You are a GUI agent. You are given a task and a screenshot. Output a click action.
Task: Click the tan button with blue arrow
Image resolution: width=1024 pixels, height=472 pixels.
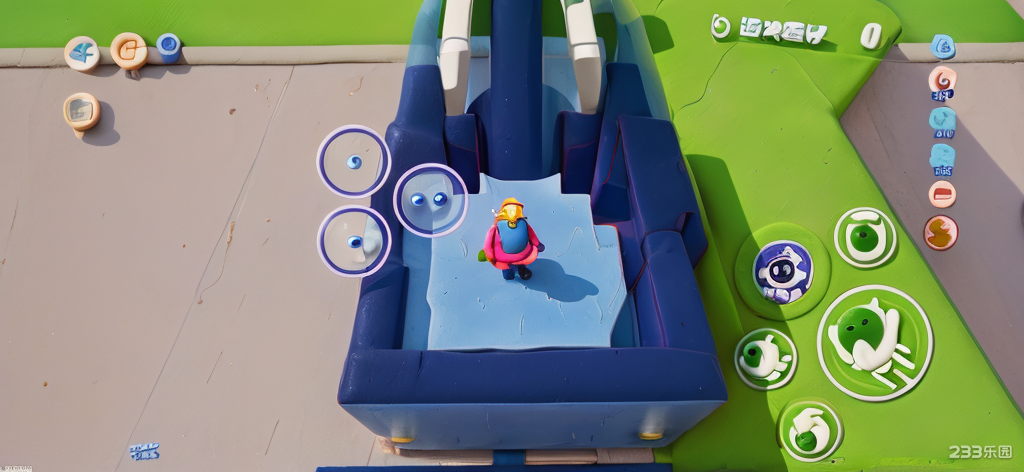[x=82, y=52]
